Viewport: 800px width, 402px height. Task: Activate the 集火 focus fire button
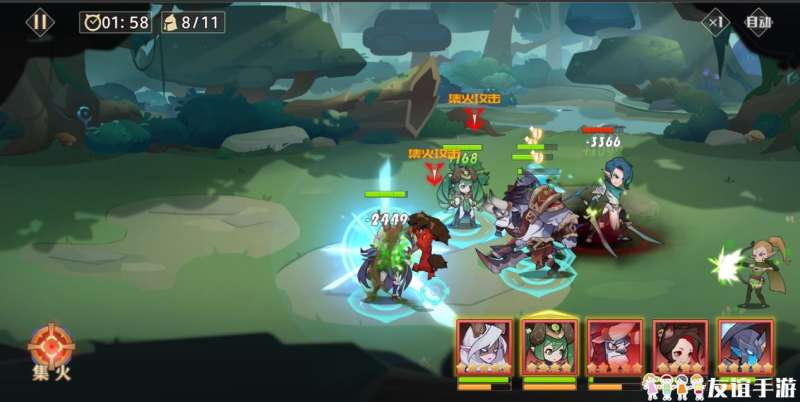46,351
